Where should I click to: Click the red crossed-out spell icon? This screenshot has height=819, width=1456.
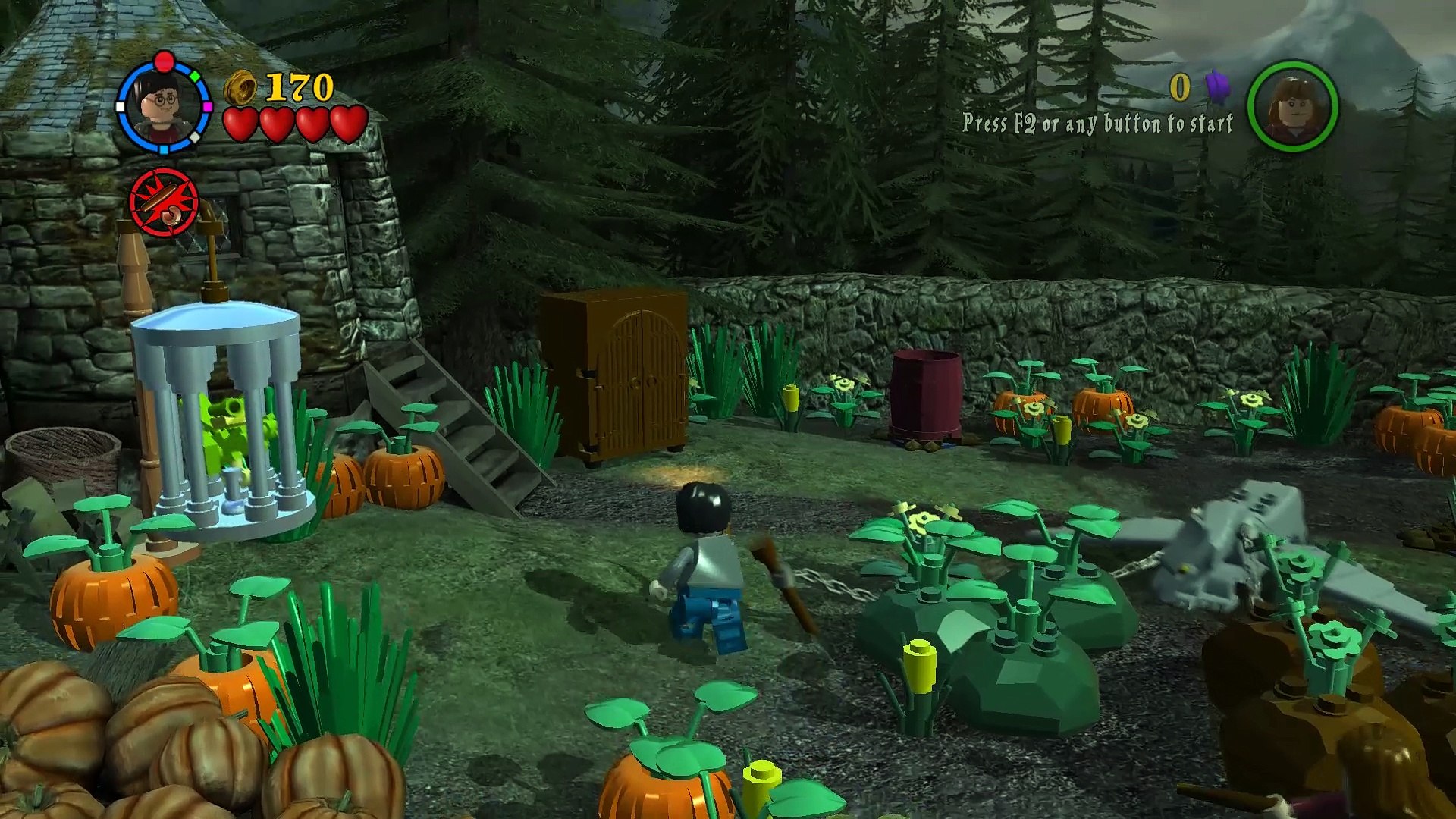point(164,202)
